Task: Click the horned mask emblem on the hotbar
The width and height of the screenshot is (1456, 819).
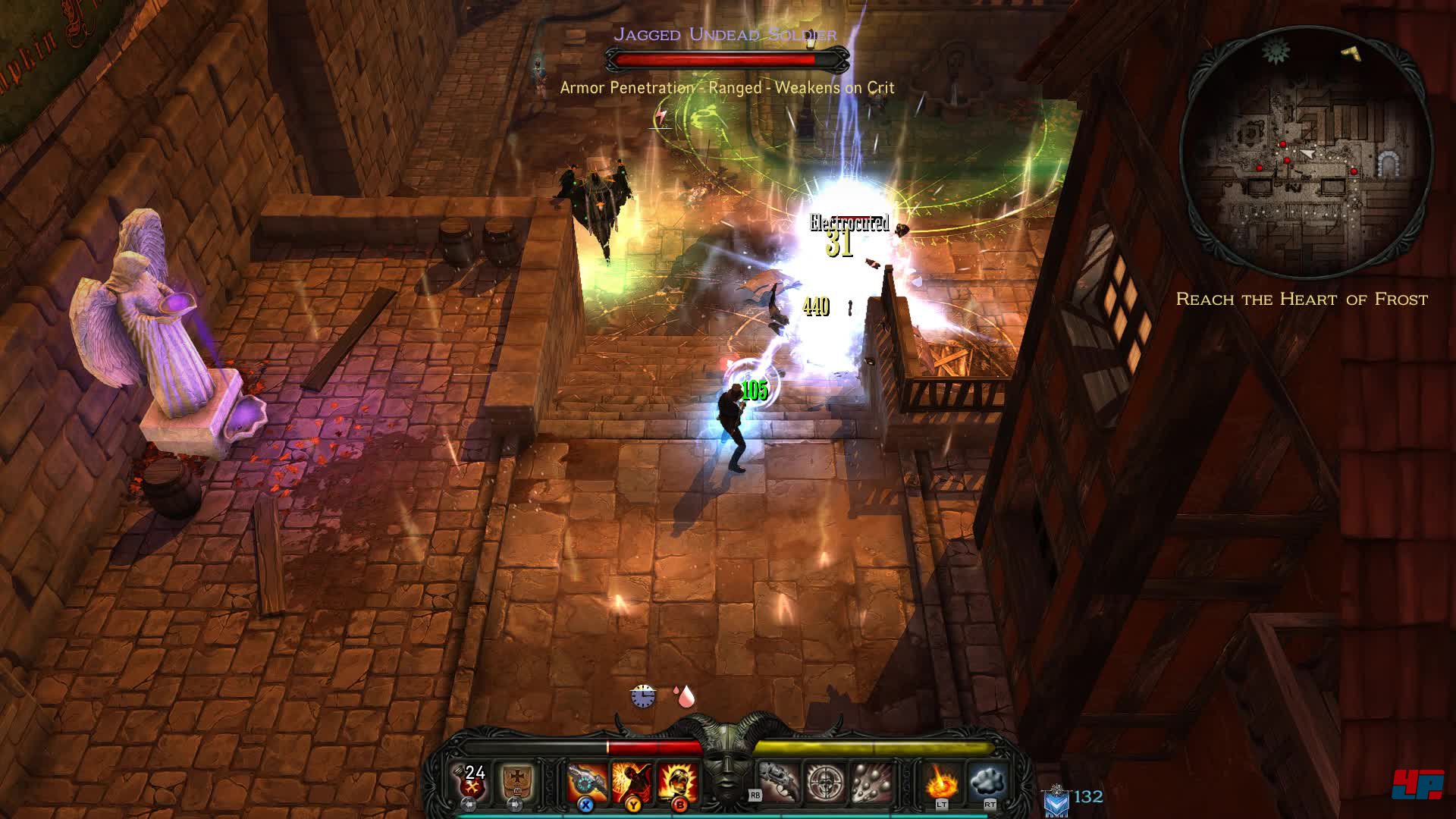Action: pyautogui.click(x=728, y=762)
